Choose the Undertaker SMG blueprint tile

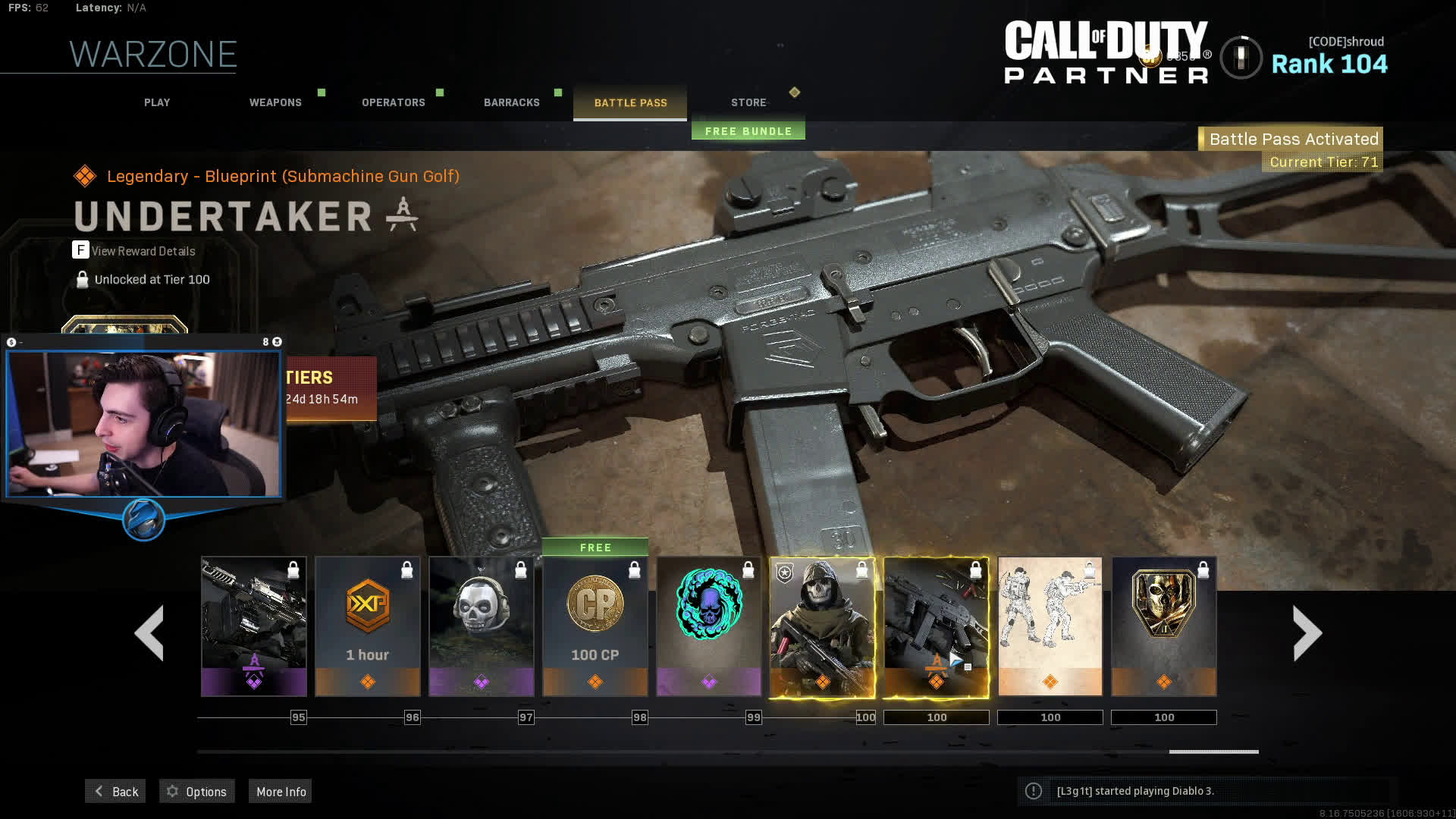937,626
